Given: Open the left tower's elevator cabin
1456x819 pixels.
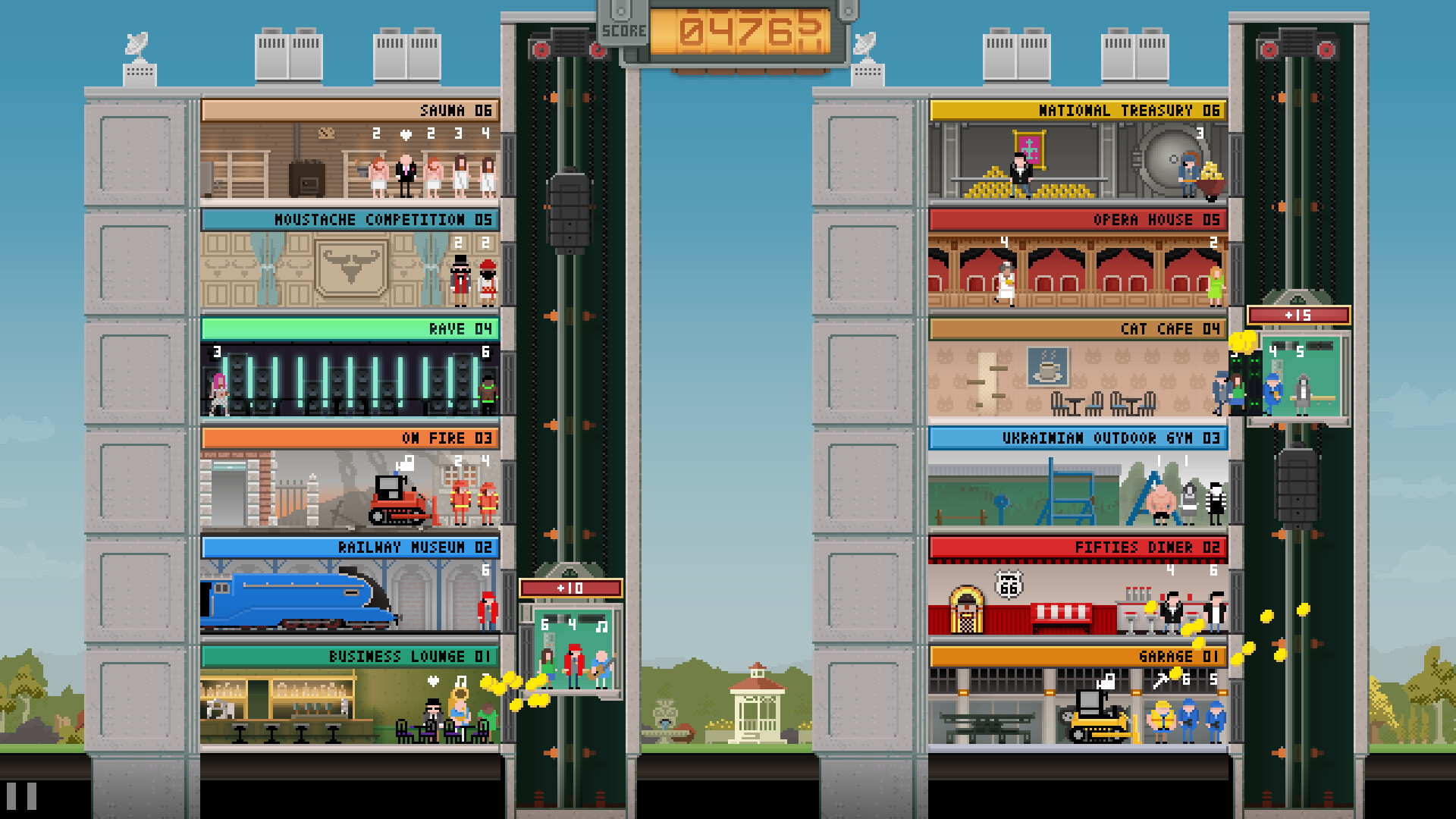Looking at the screenshot, I should click(x=573, y=648).
